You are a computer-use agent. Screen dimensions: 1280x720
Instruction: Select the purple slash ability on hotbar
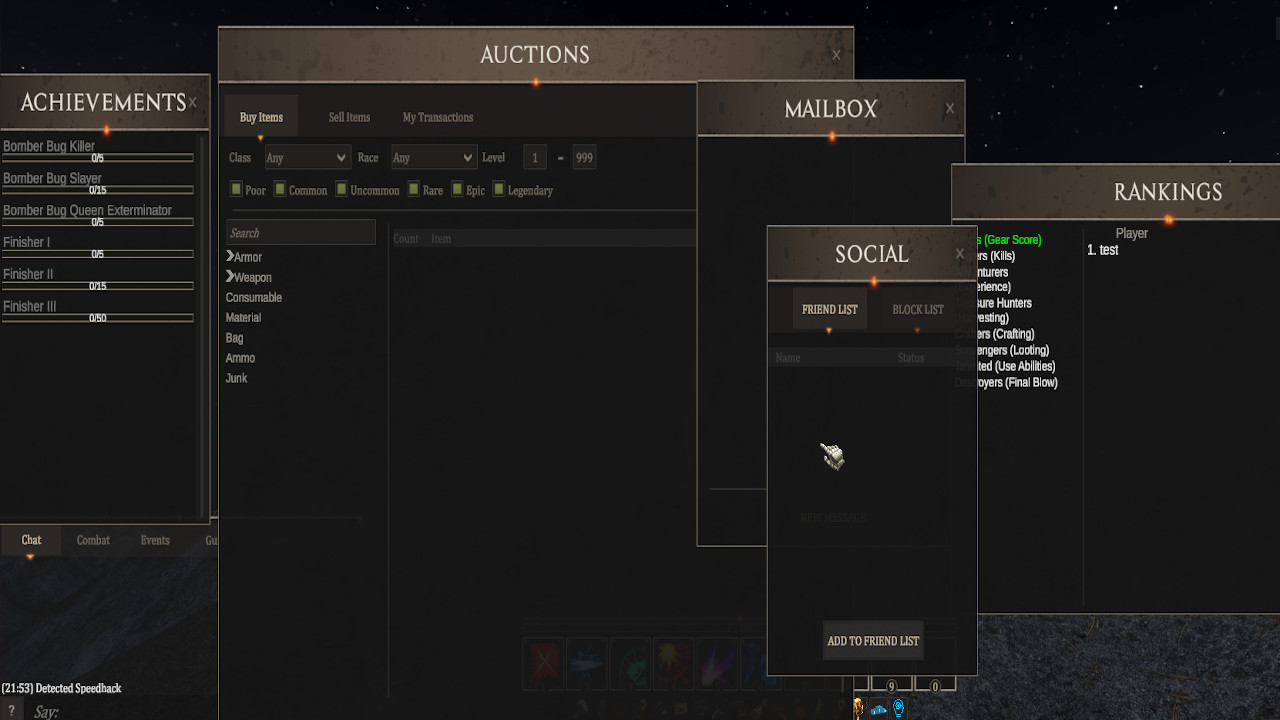tap(717, 663)
